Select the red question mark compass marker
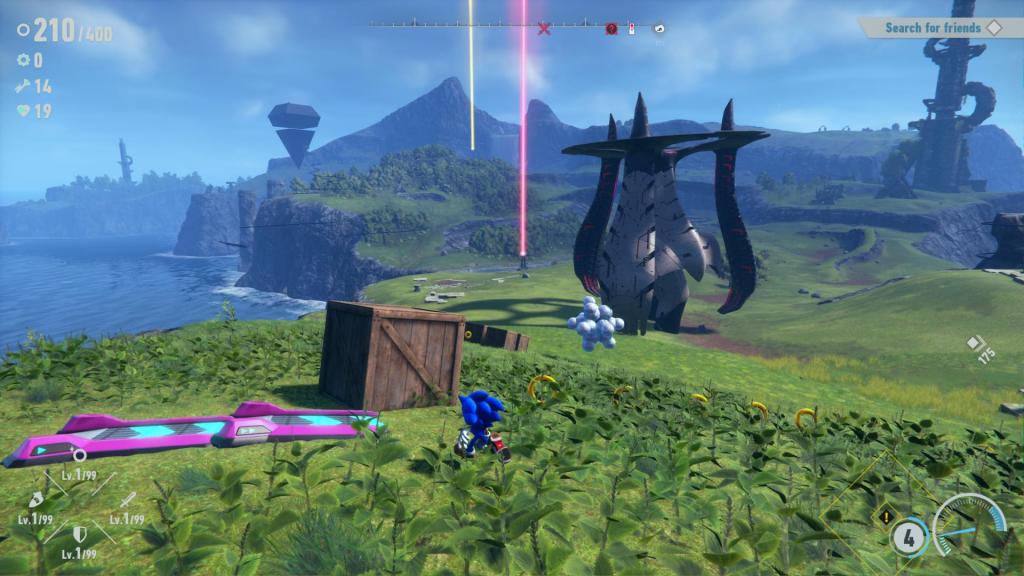The height and width of the screenshot is (576, 1024). tap(611, 29)
